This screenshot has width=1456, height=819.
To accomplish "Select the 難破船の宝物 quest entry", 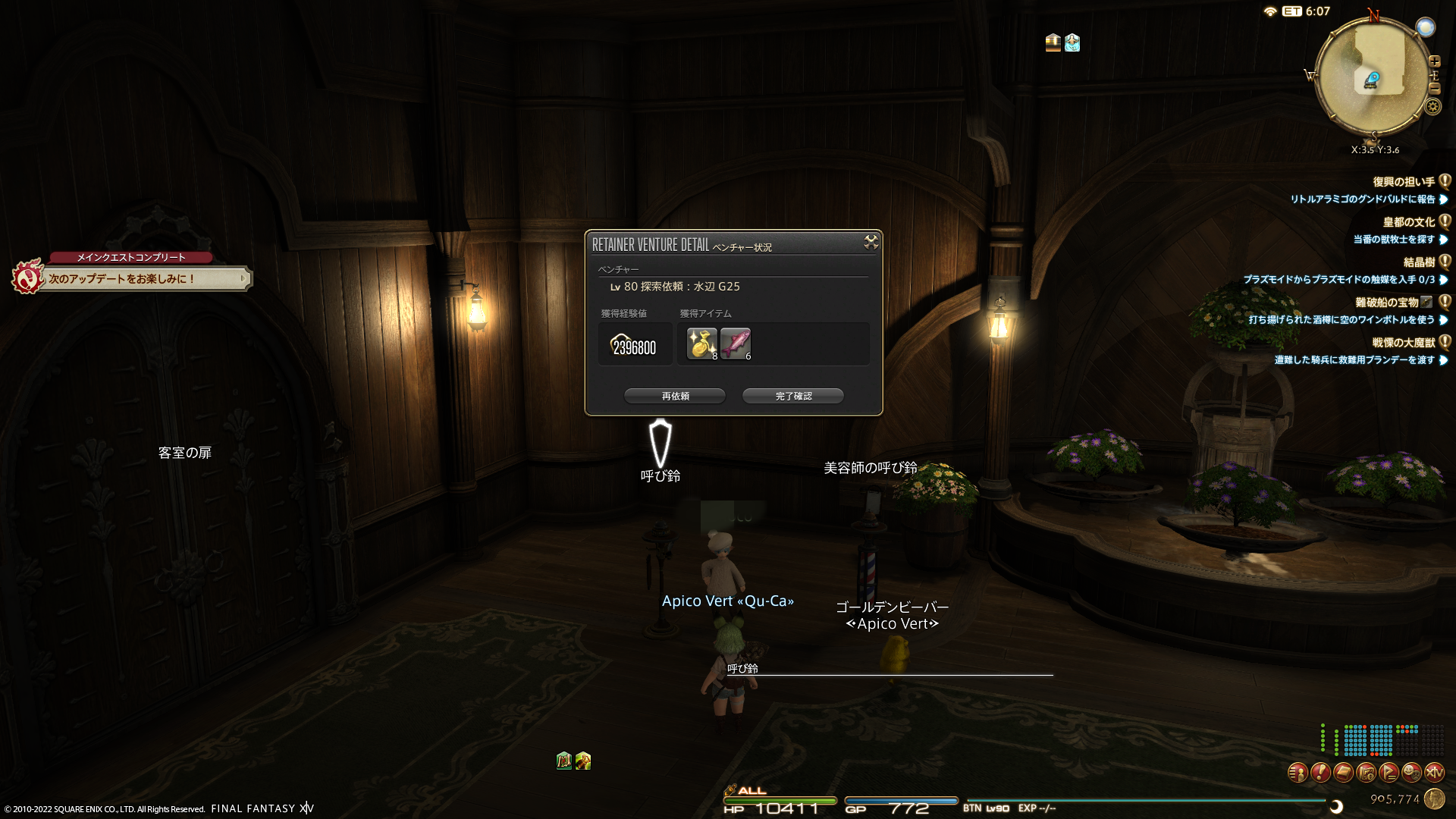I will [x=1386, y=303].
